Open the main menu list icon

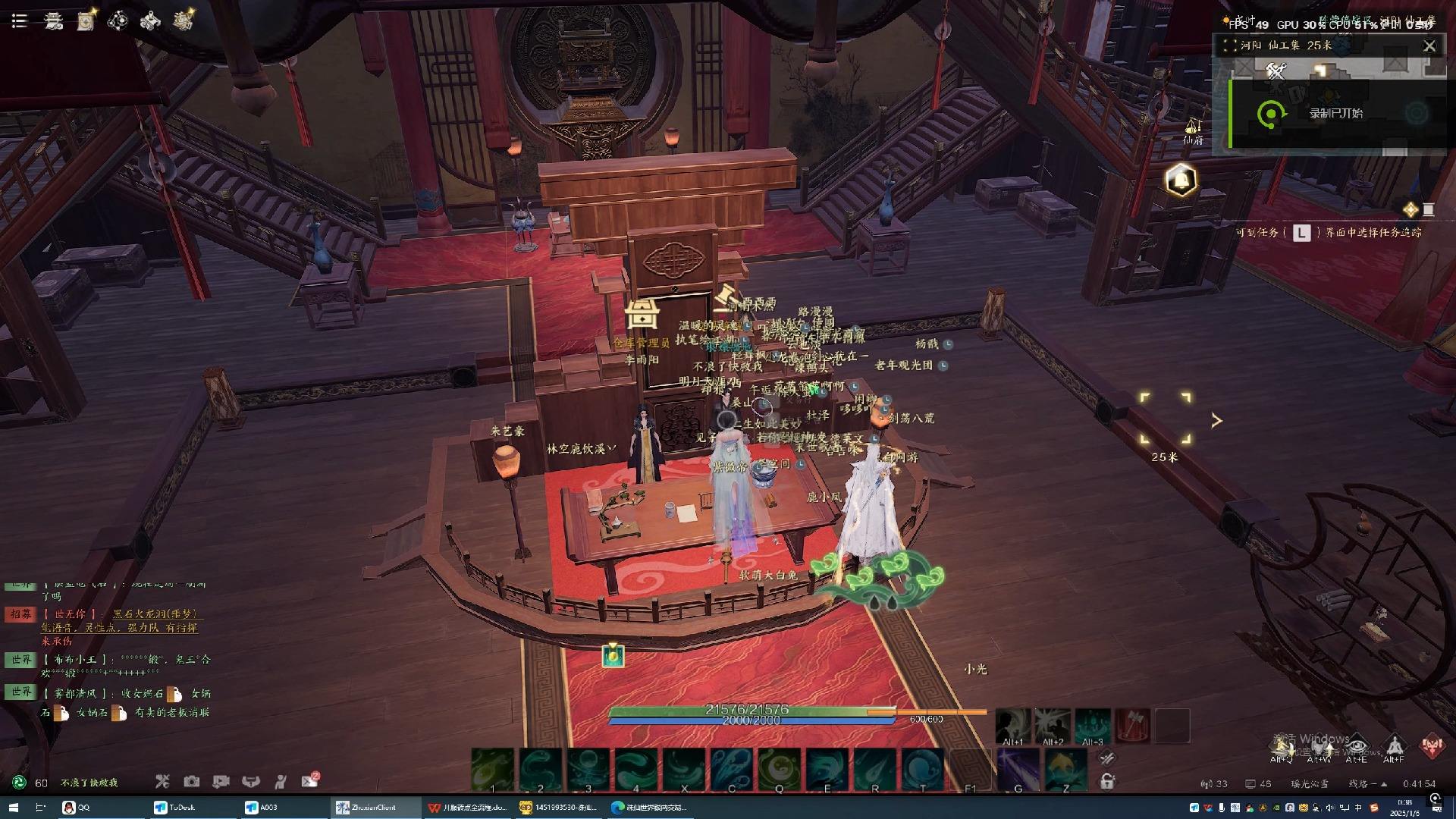tap(20, 21)
